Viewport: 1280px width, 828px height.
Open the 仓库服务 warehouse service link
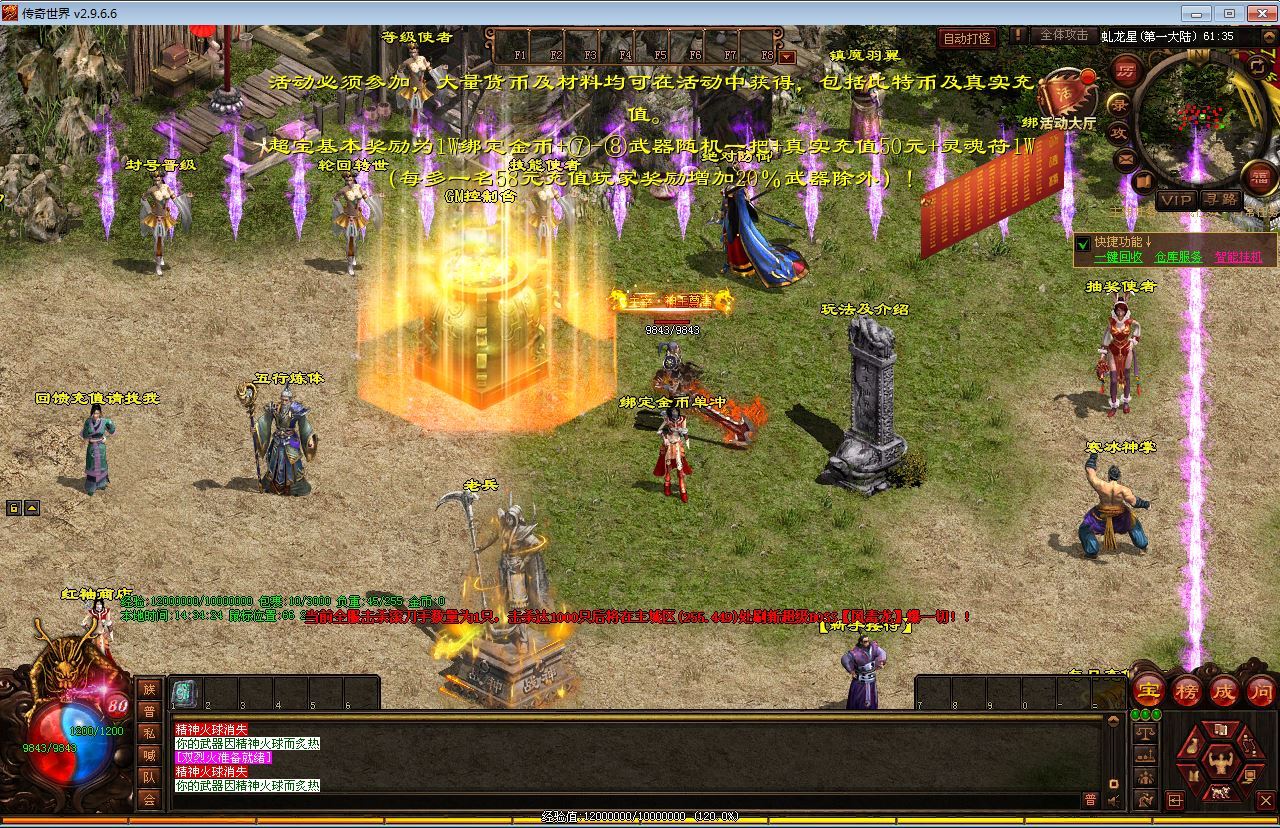(x=1178, y=257)
